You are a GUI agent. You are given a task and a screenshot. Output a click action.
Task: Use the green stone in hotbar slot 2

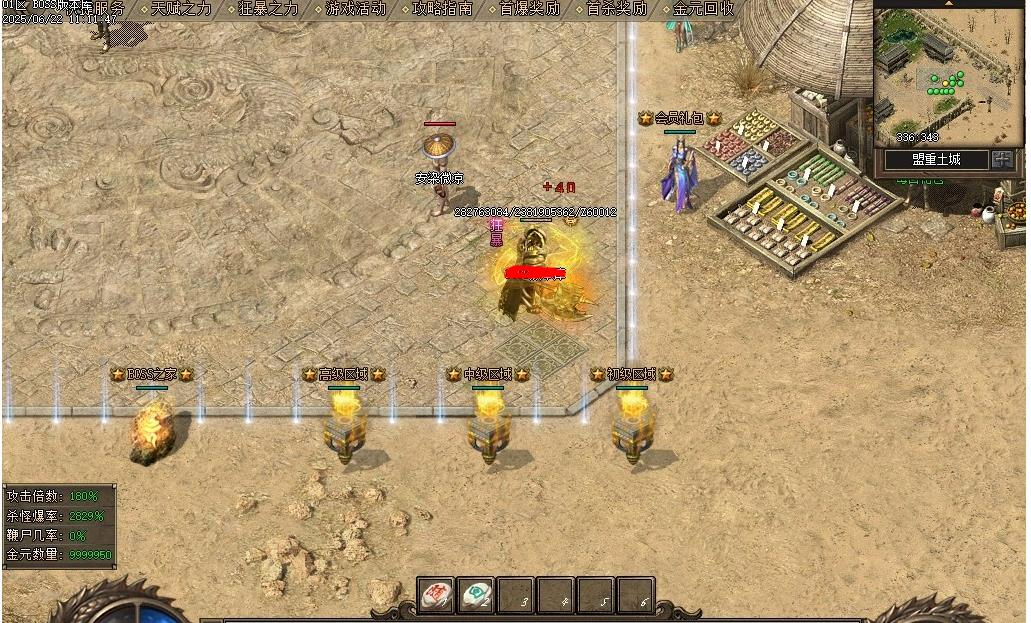(476, 595)
